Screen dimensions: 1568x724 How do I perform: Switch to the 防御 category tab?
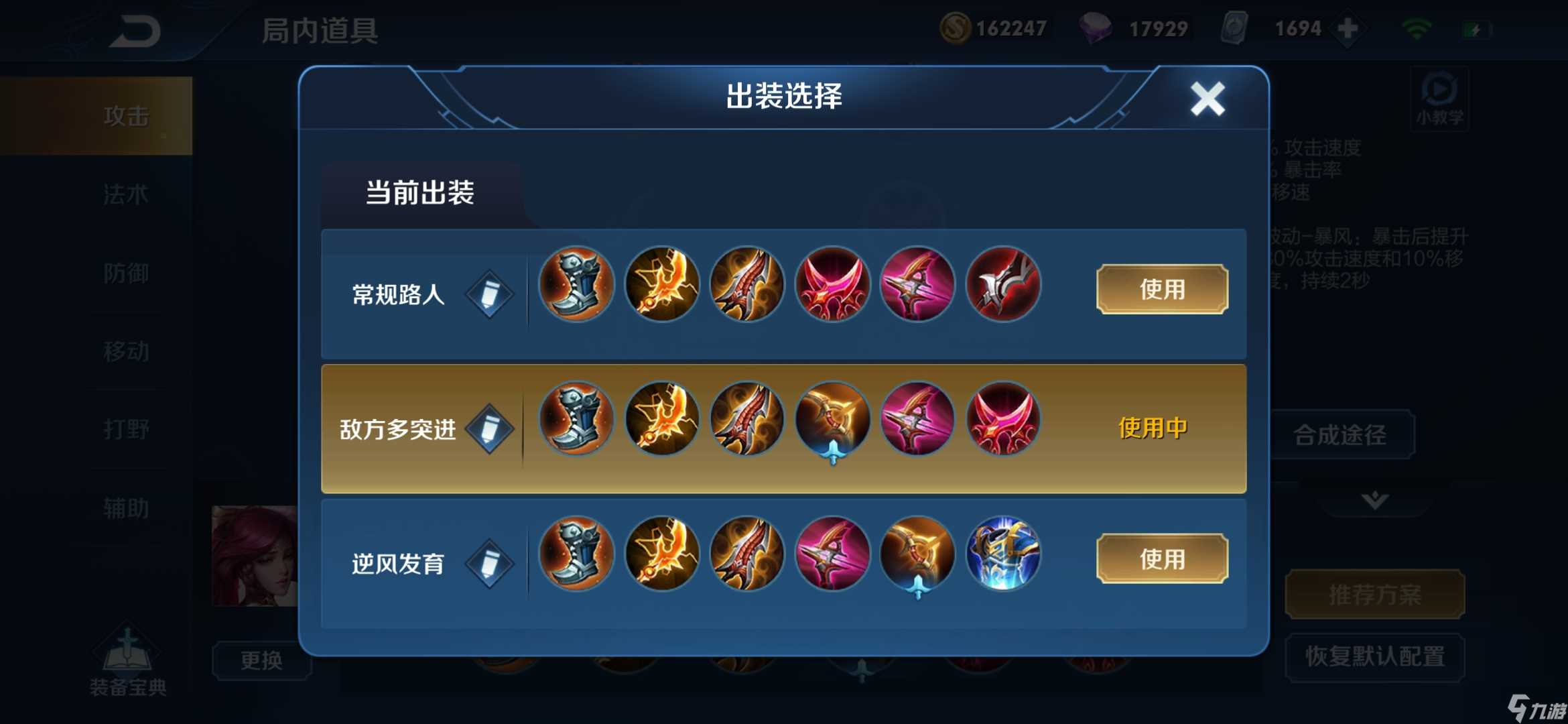pyautogui.click(x=127, y=273)
